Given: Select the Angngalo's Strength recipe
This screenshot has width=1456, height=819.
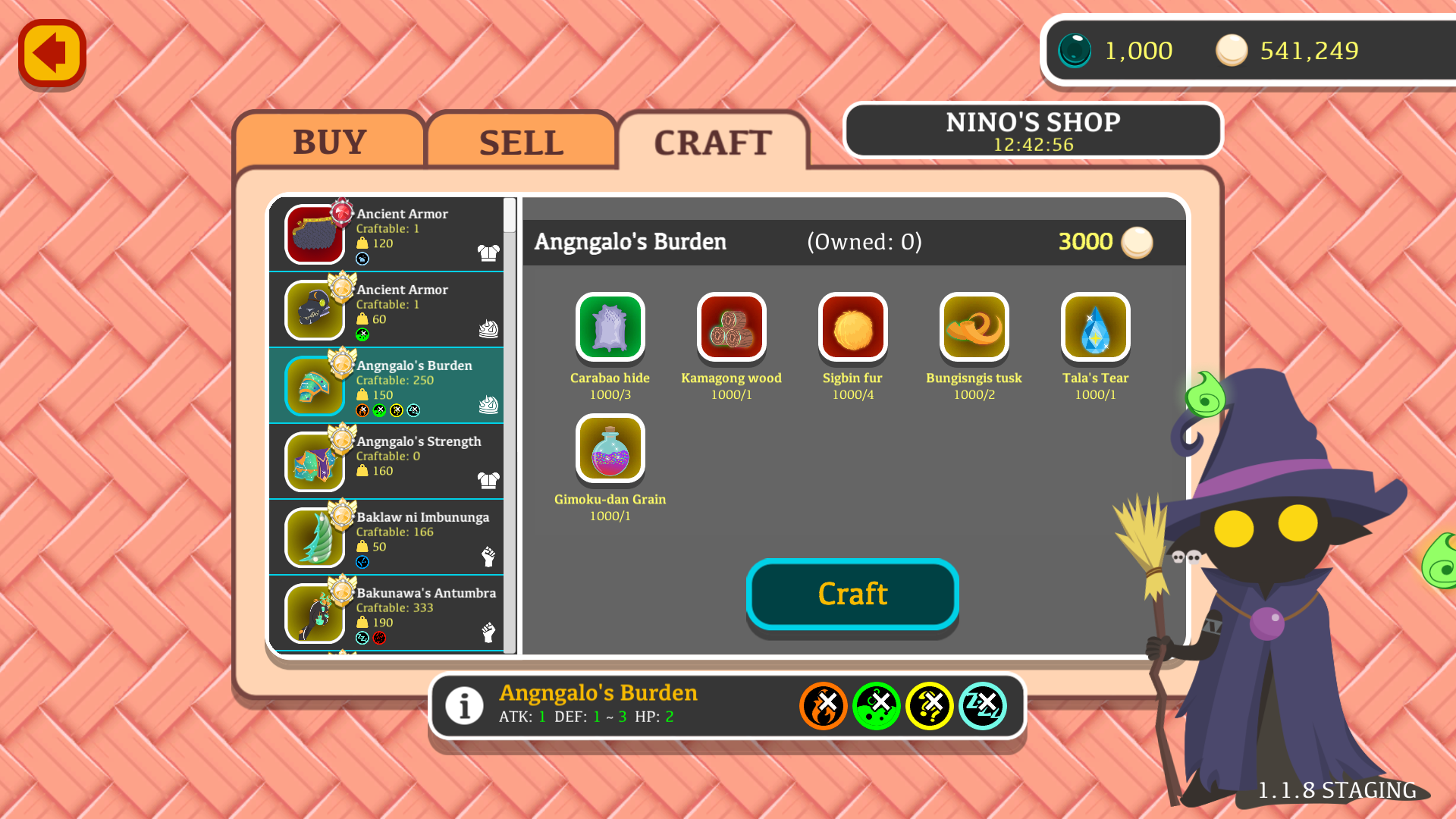Looking at the screenshot, I should 387,461.
